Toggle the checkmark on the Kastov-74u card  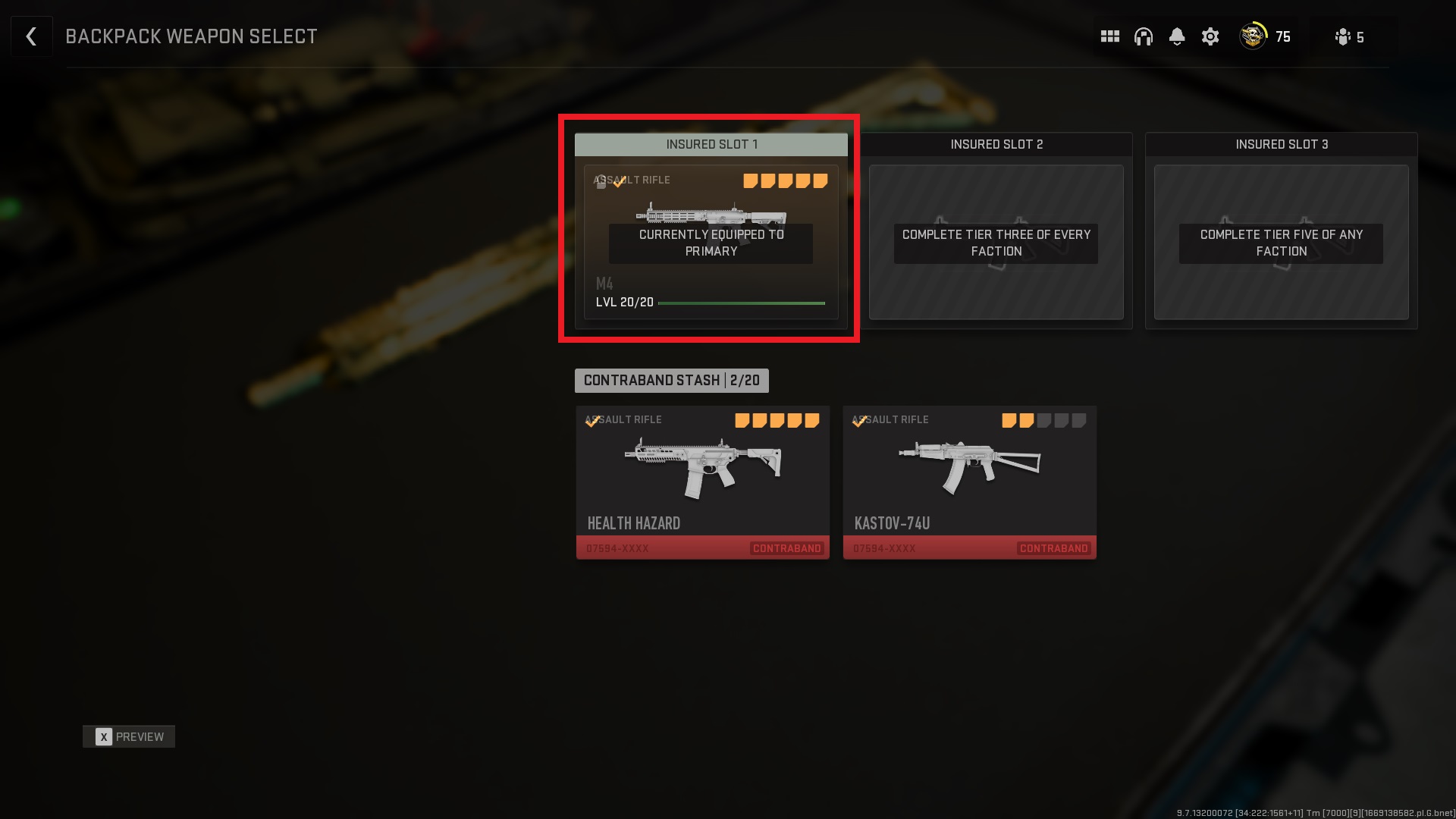point(858,422)
